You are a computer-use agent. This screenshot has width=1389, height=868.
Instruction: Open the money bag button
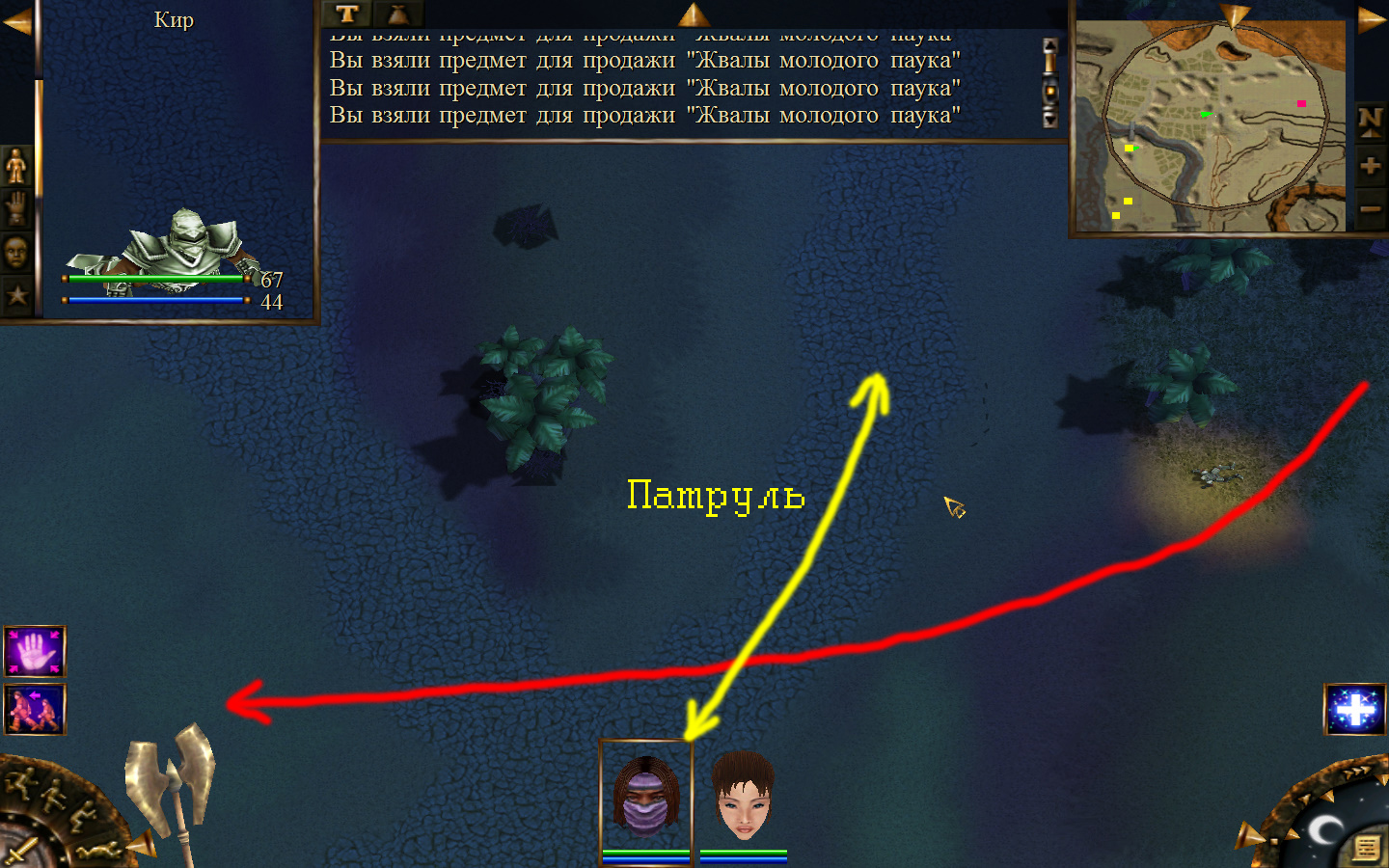tap(397, 14)
